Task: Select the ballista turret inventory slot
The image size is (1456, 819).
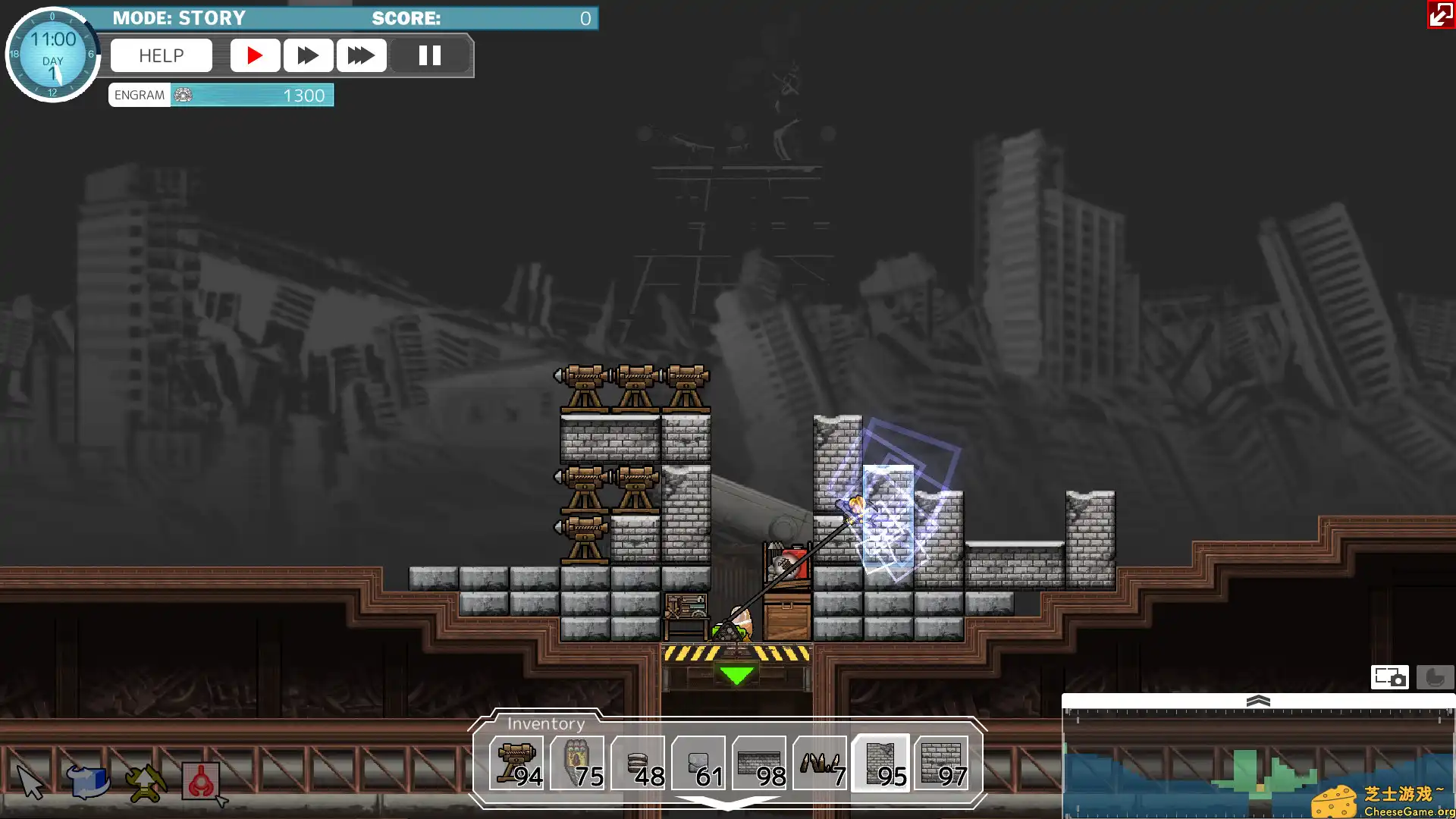Action: 516,763
